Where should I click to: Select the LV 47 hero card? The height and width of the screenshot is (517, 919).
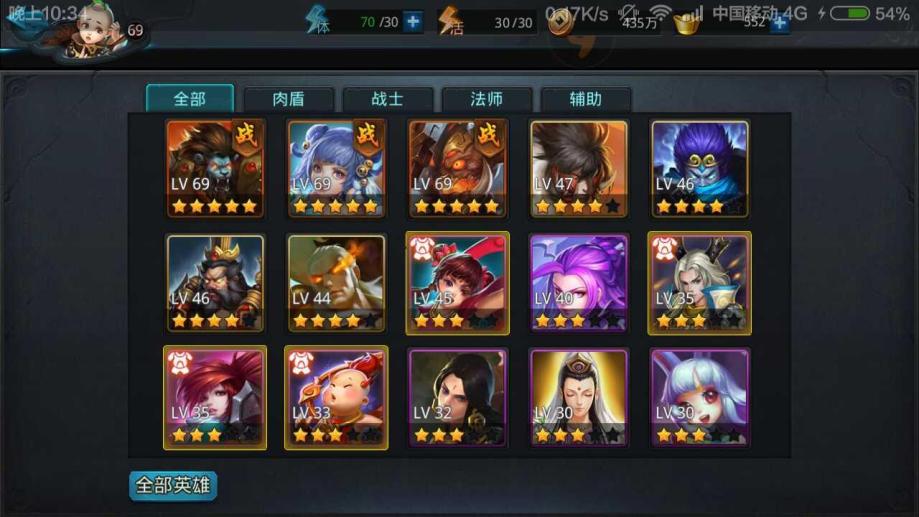click(x=579, y=167)
